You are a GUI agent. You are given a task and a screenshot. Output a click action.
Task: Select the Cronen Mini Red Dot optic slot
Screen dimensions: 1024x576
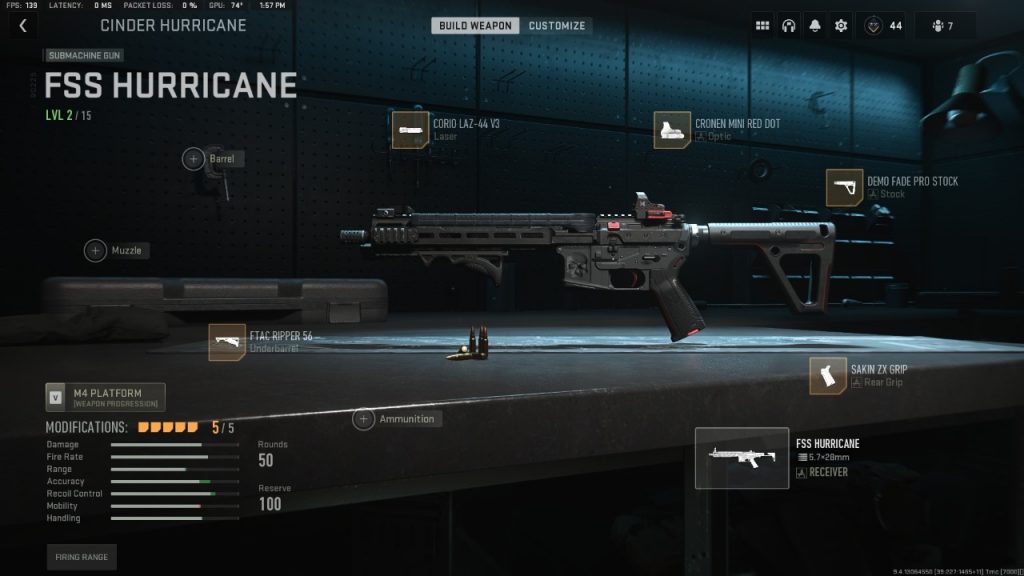pyautogui.click(x=671, y=130)
